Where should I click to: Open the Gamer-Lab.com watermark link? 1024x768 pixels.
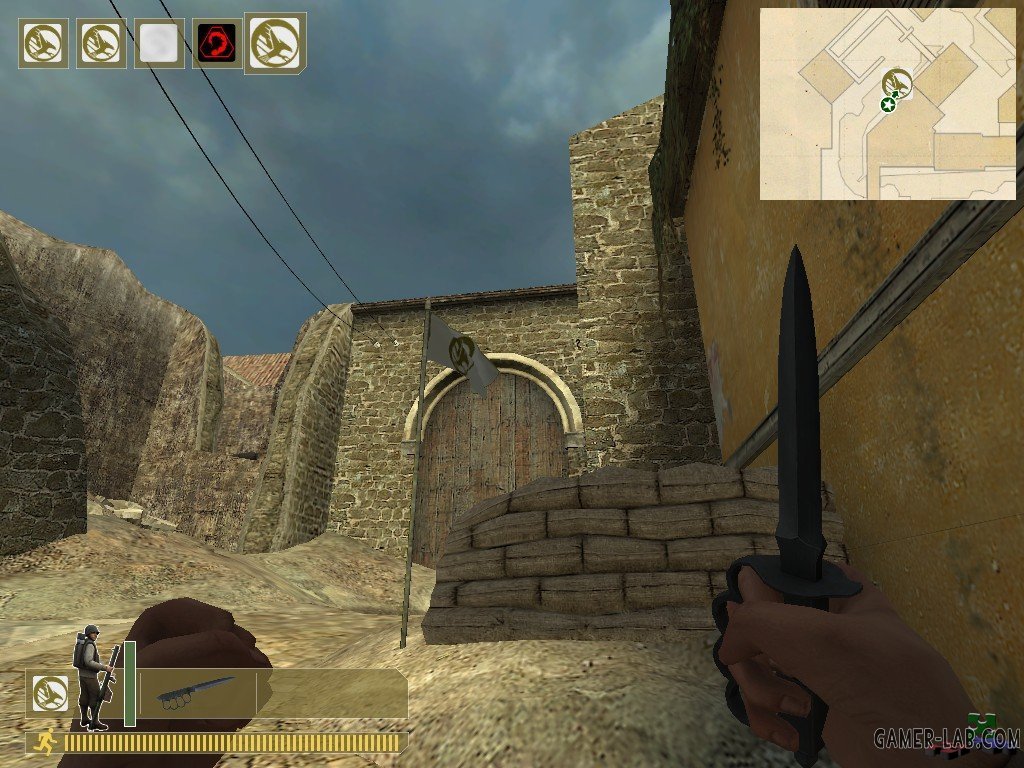pyautogui.click(x=945, y=739)
